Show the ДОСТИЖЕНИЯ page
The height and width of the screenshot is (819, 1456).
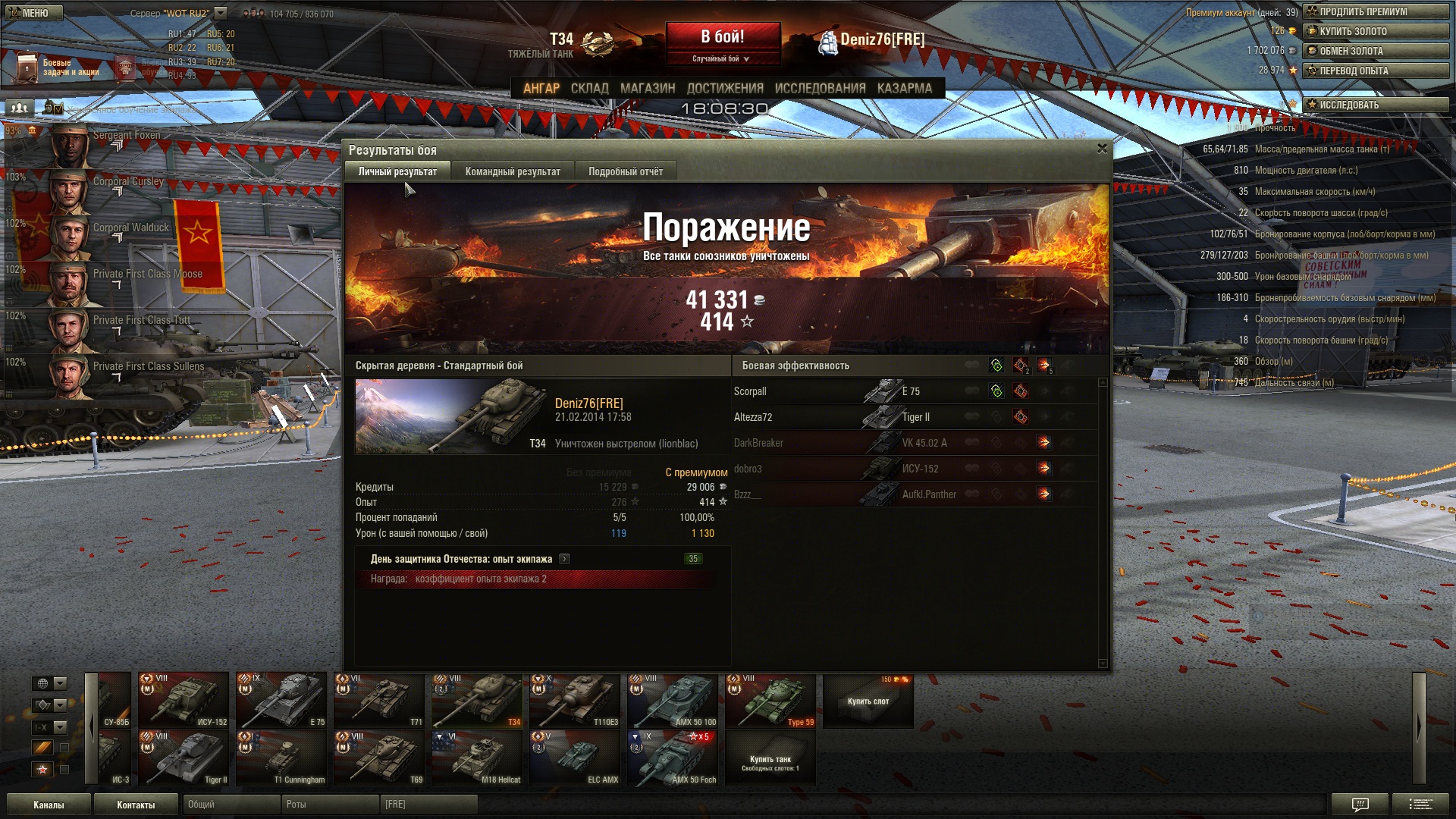[x=725, y=88]
